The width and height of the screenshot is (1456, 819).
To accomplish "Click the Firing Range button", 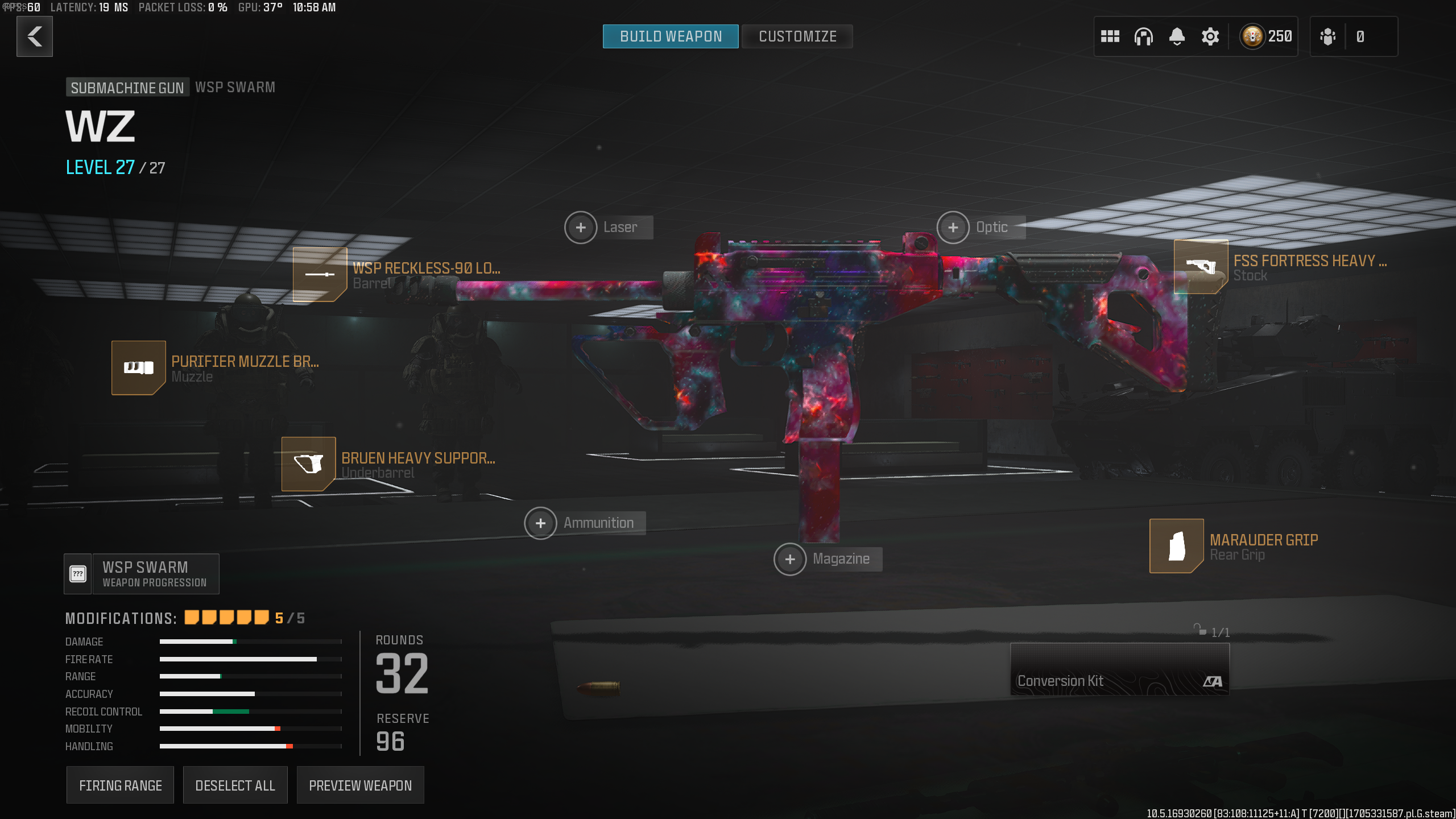I will (120, 785).
